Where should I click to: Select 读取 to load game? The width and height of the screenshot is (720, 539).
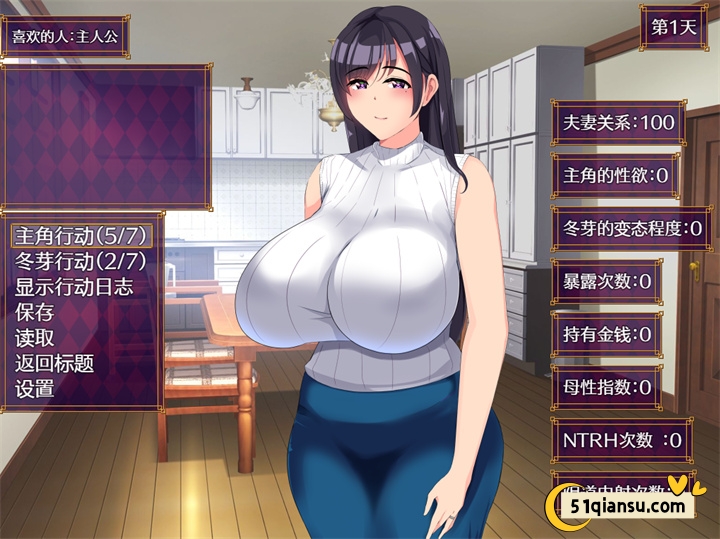(35, 338)
